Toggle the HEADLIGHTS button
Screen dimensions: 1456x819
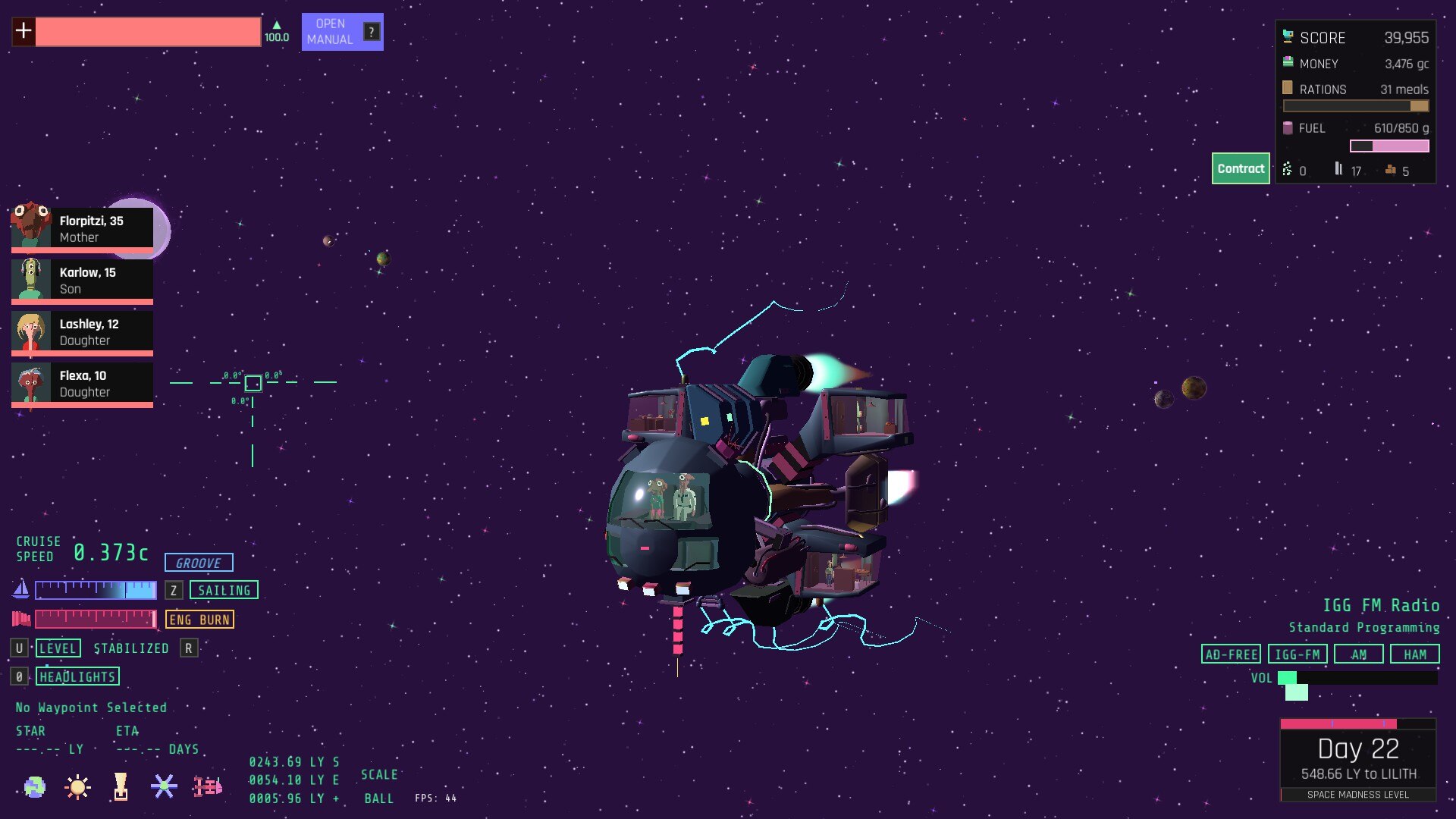coord(77,676)
